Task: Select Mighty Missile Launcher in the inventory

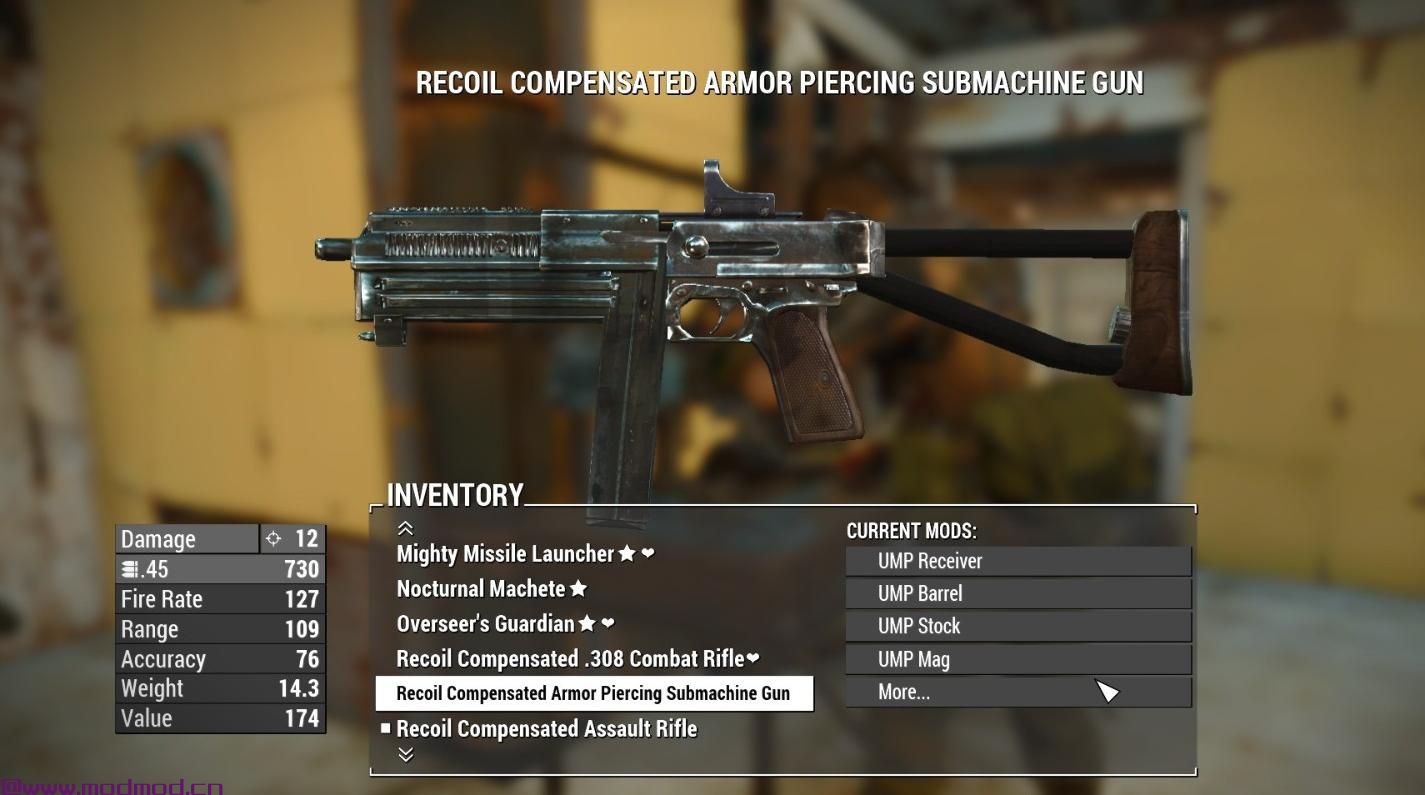Action: [505, 554]
